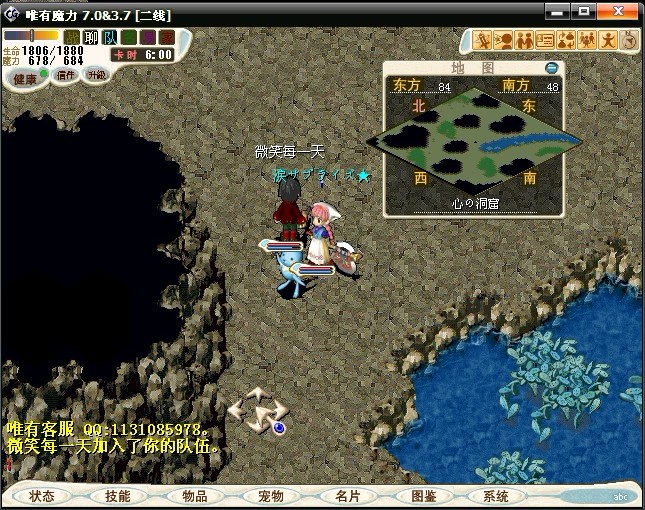This screenshot has height=510, width=645.
Task: Toggle the 聊 chat mode icon
Action: [x=91, y=37]
